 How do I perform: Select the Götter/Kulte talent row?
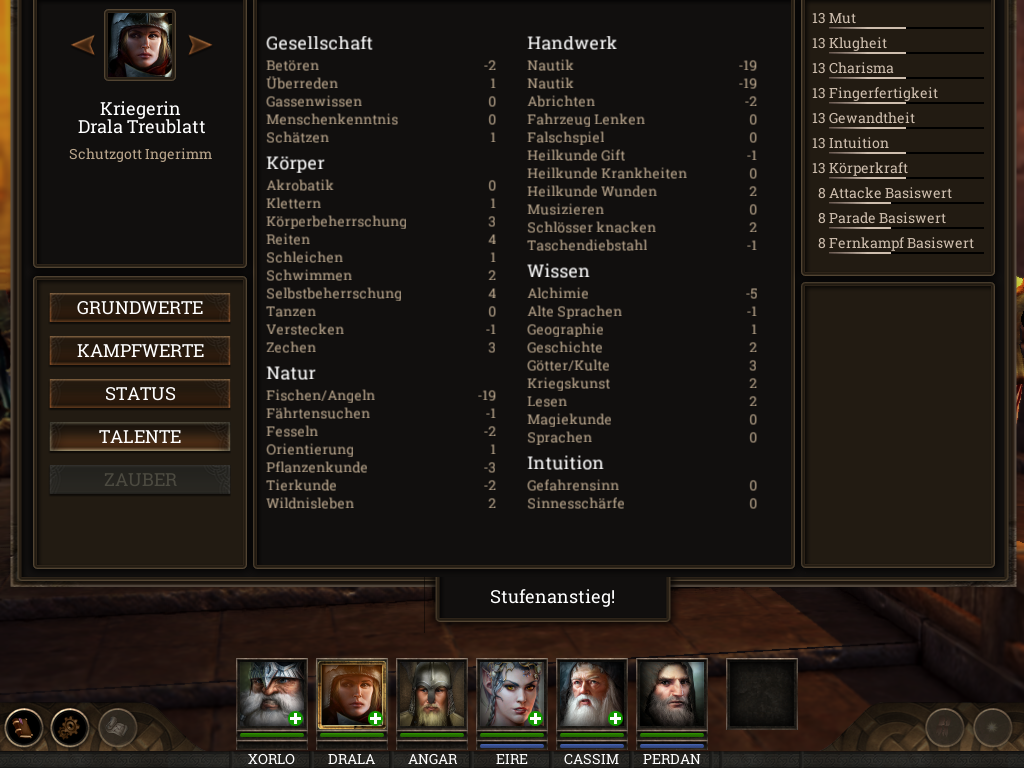(x=642, y=366)
